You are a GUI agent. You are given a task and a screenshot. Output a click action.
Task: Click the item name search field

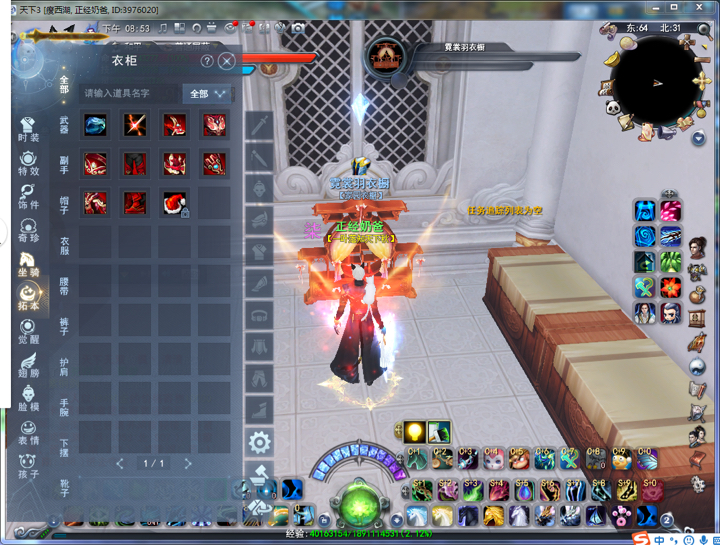click(130, 94)
